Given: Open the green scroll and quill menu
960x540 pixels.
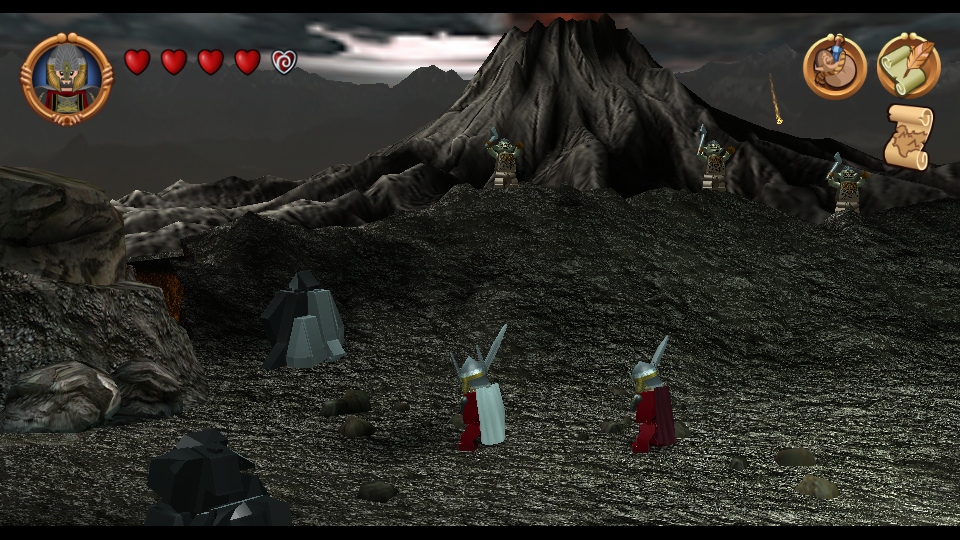Looking at the screenshot, I should (x=908, y=66).
